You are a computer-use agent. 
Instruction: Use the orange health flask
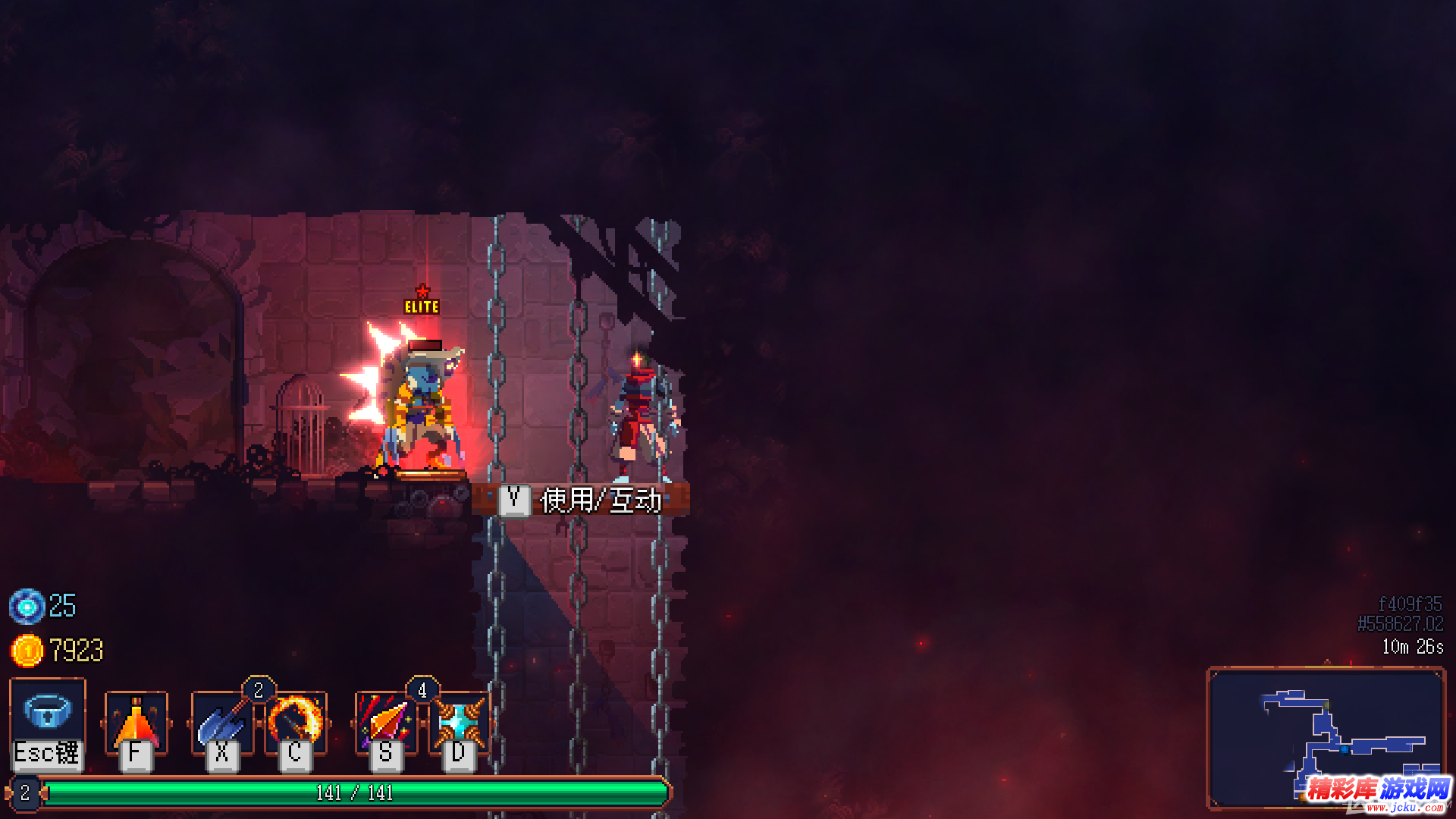[x=136, y=722]
